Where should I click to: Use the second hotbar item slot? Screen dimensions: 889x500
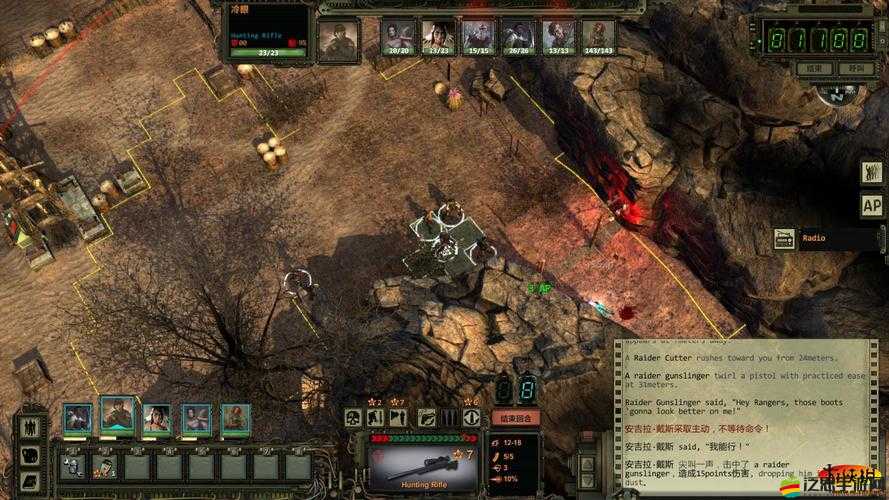(x=104, y=465)
